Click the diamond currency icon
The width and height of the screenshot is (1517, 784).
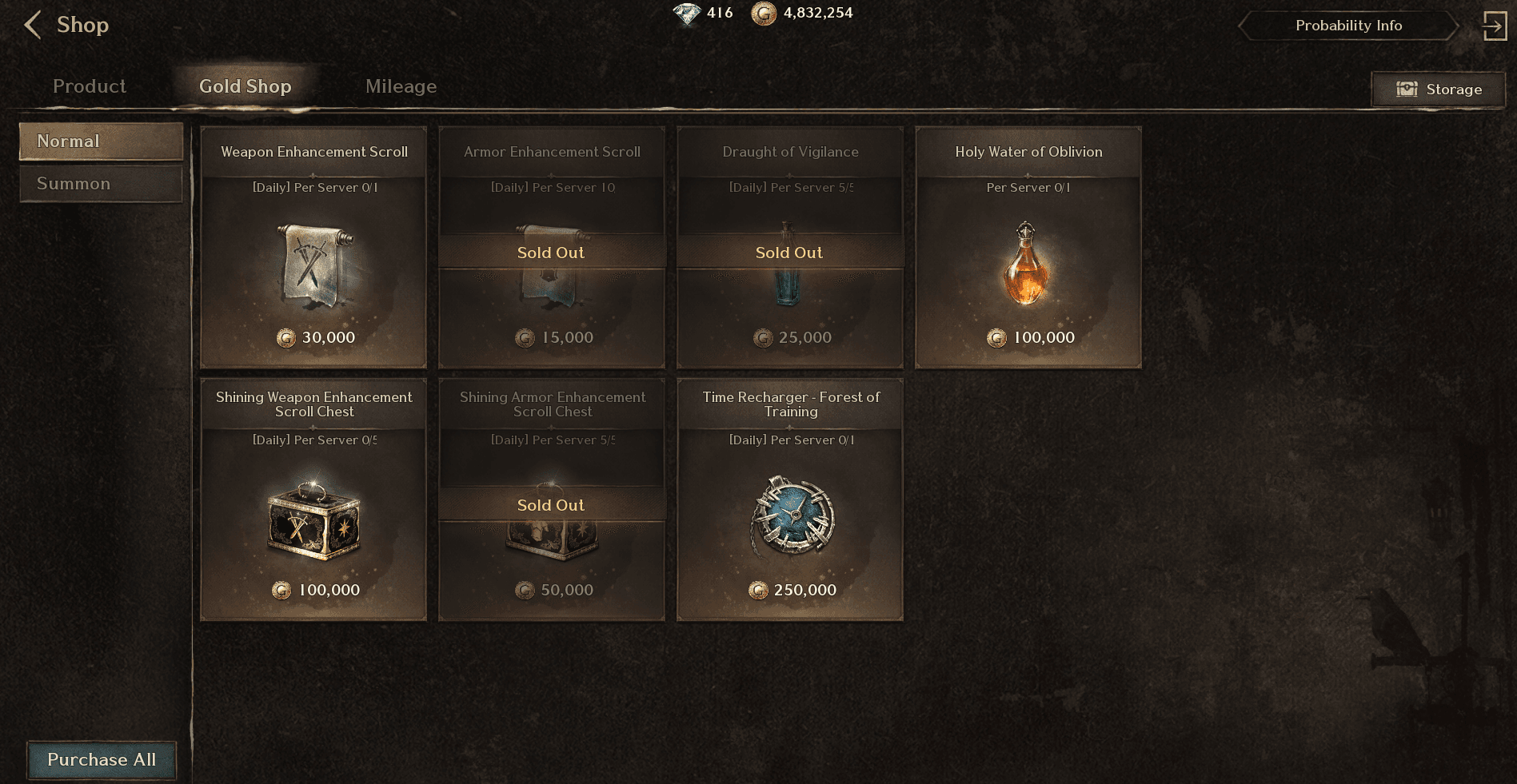(687, 14)
